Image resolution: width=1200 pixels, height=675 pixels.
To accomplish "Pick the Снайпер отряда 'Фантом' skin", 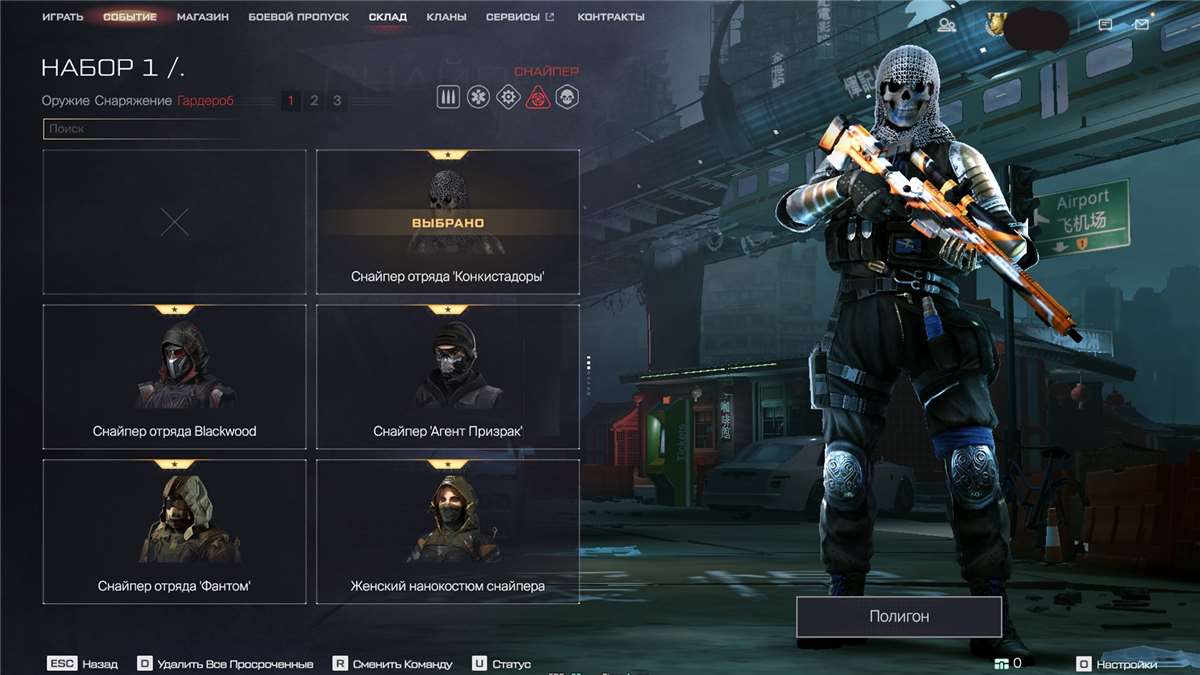I will [174, 531].
